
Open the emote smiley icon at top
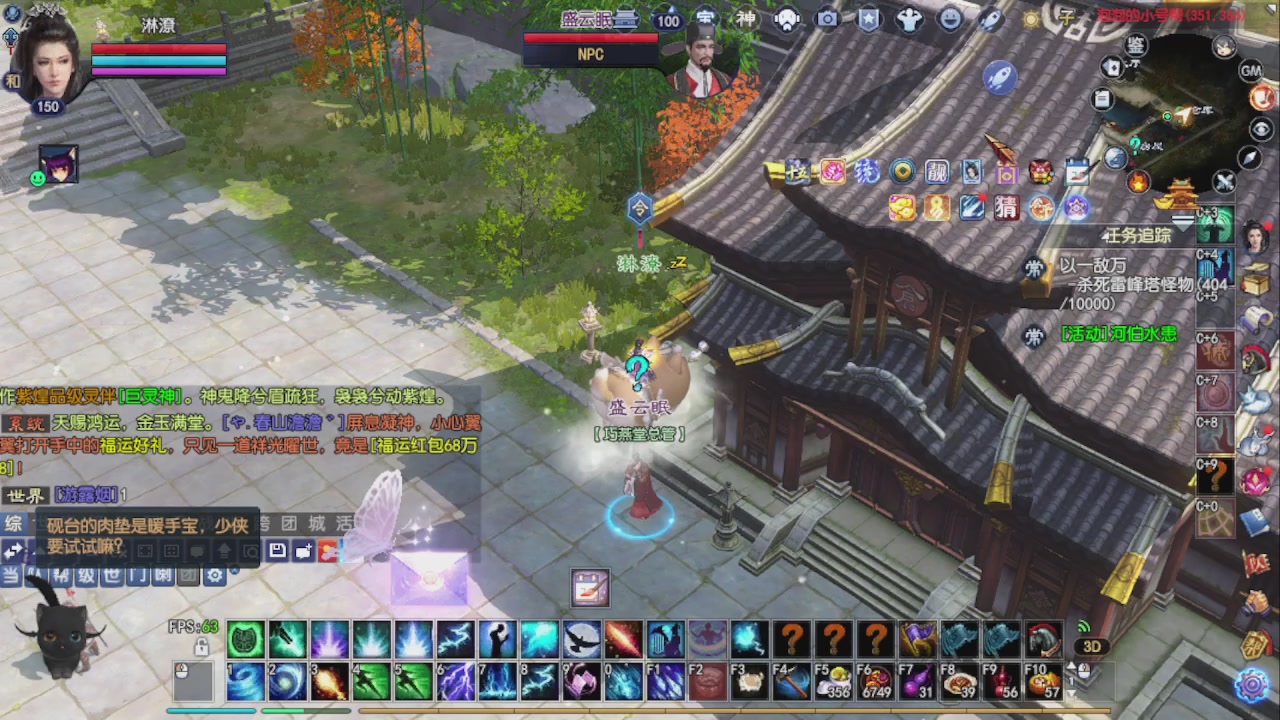(x=949, y=19)
